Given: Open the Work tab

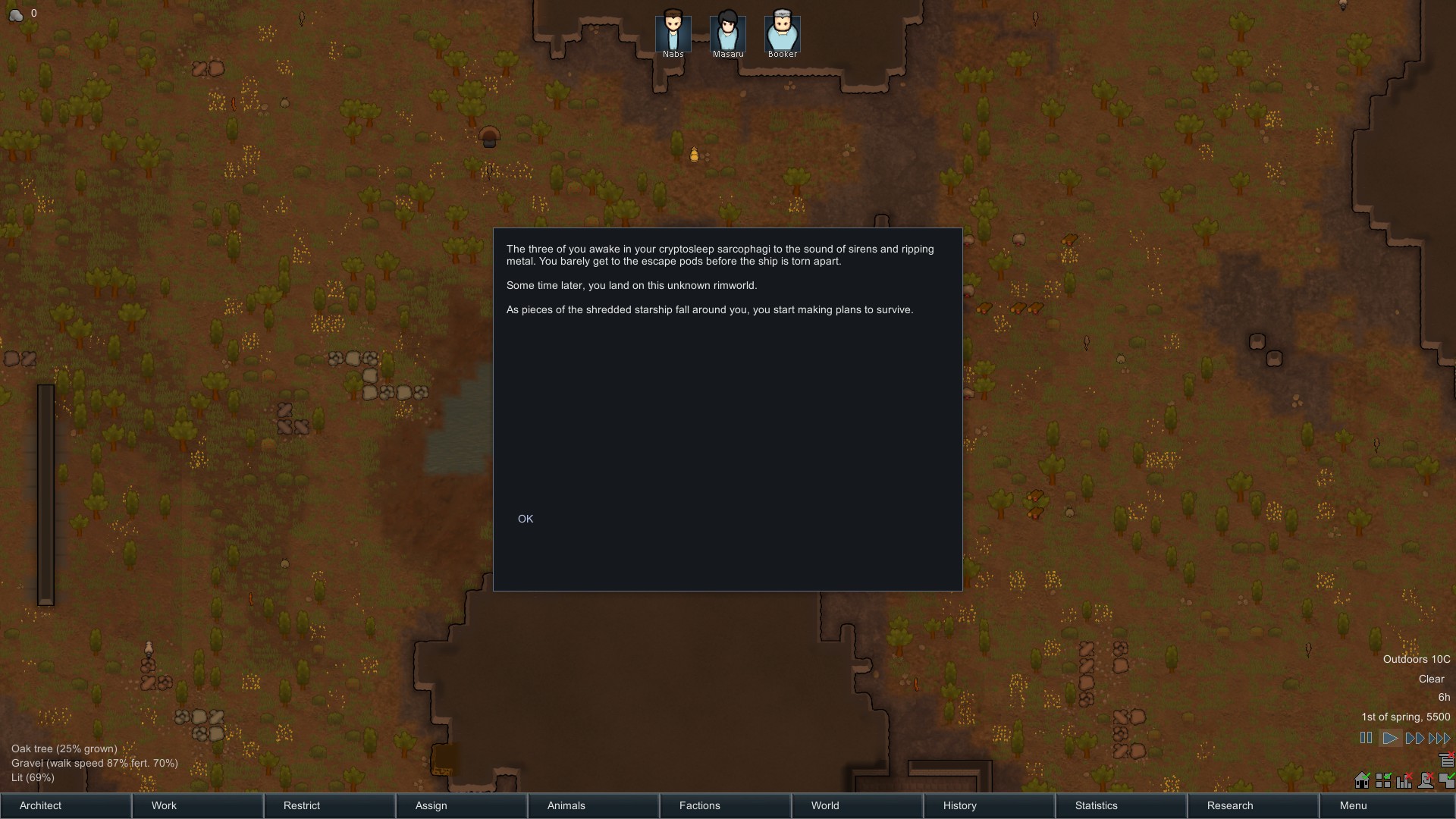Looking at the screenshot, I should tap(198, 805).
